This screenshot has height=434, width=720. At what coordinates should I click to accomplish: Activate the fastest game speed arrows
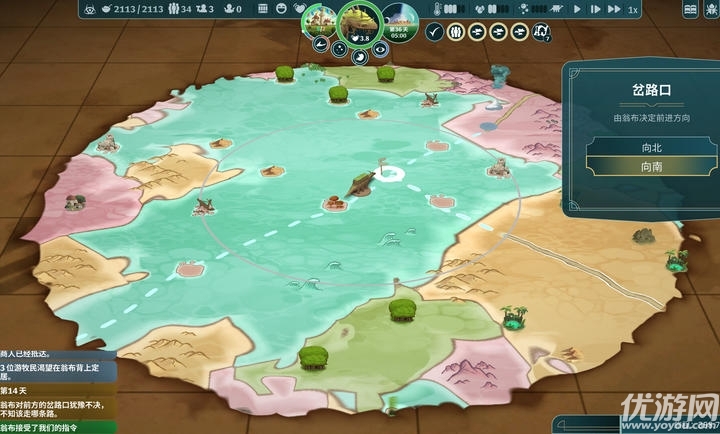click(612, 9)
